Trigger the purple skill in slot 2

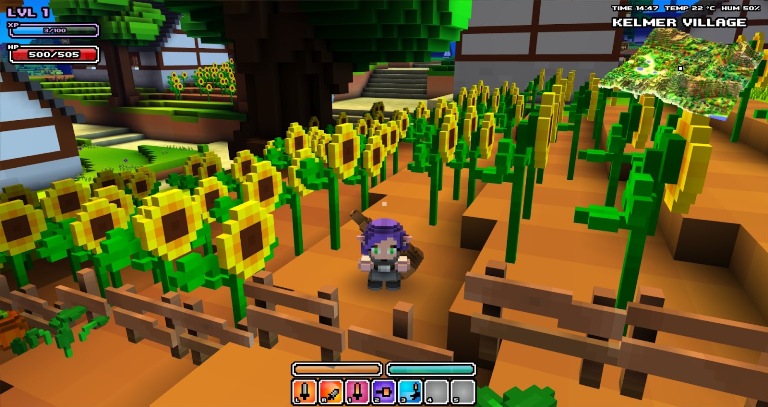pyautogui.click(x=383, y=391)
